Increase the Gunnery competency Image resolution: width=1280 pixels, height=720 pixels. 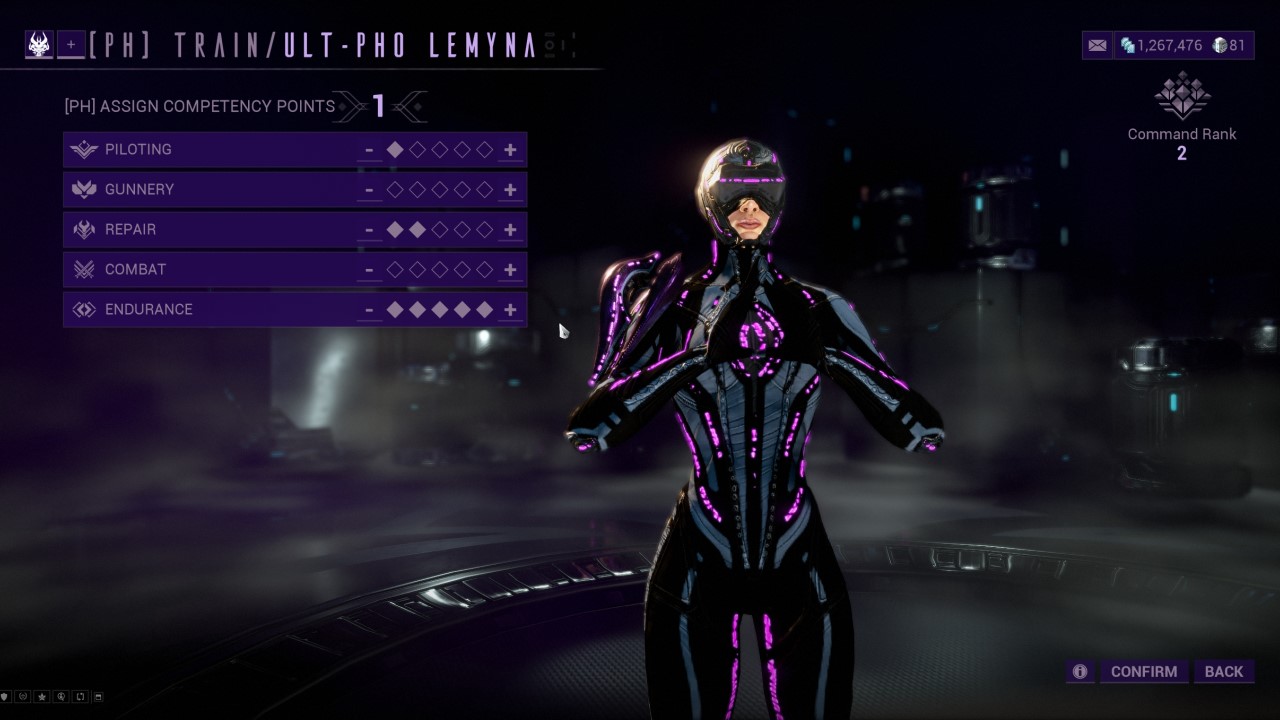(510, 190)
